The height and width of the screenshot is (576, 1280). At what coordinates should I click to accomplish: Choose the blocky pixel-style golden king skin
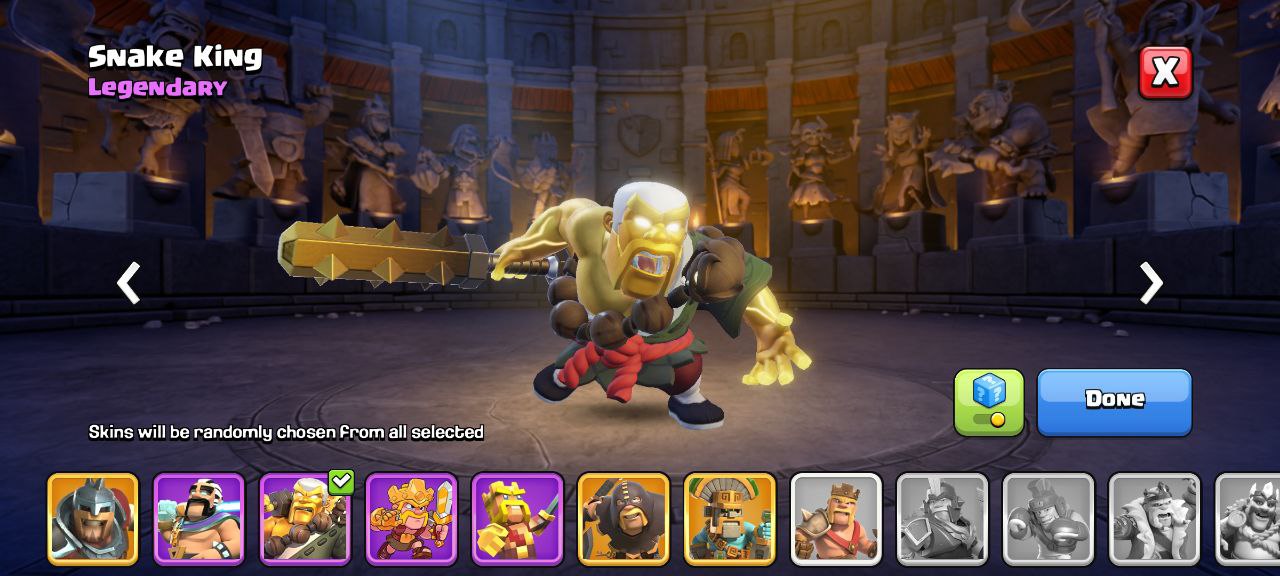[517, 519]
